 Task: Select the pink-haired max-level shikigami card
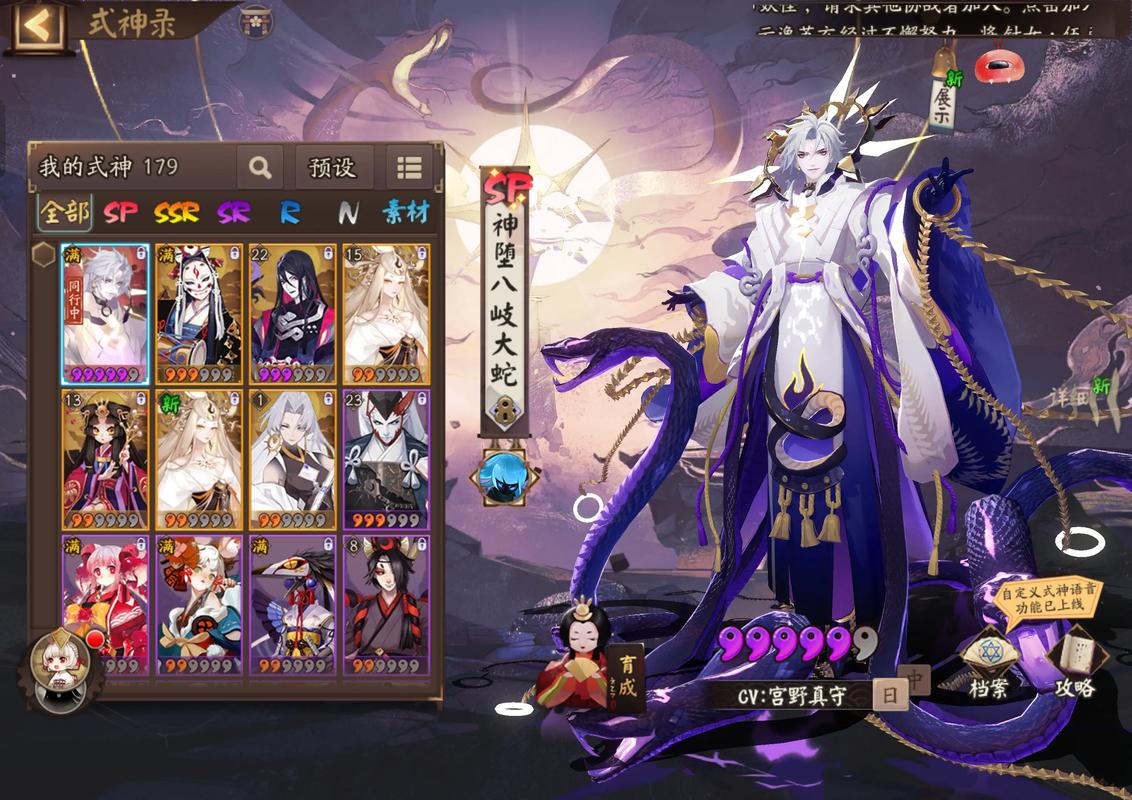point(105,604)
